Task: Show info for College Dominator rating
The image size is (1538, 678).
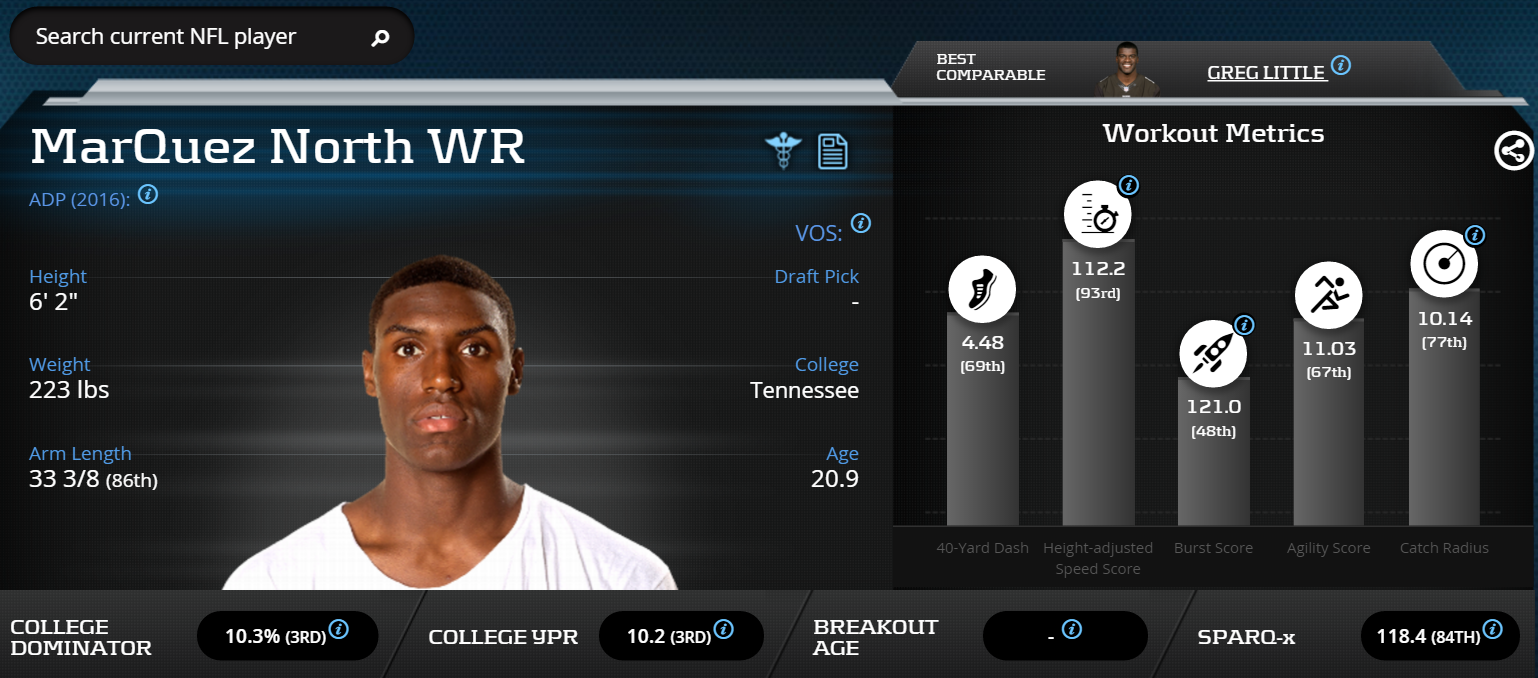Action: pyautogui.click(x=339, y=629)
